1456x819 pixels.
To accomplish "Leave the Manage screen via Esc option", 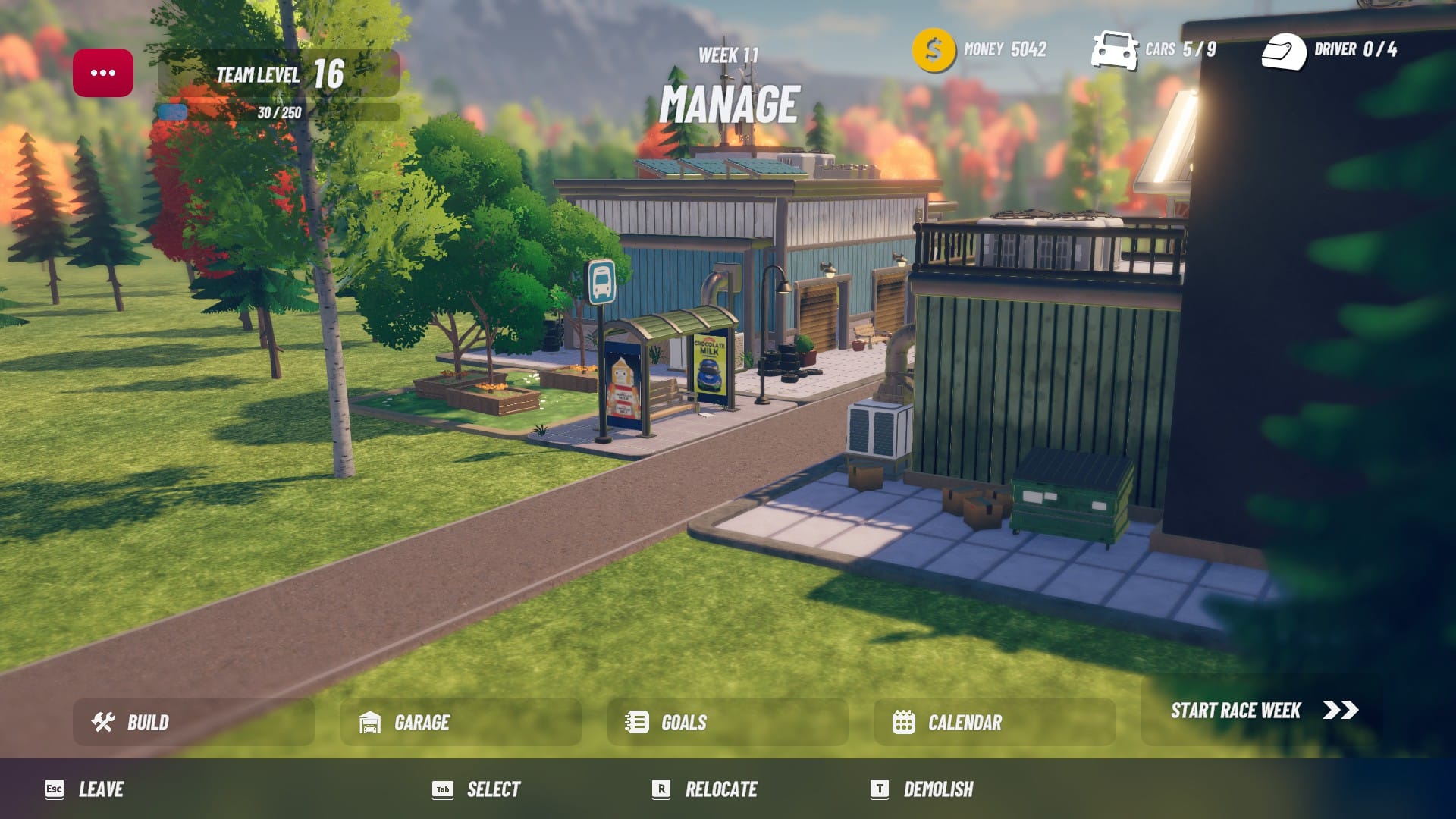I will point(102,789).
